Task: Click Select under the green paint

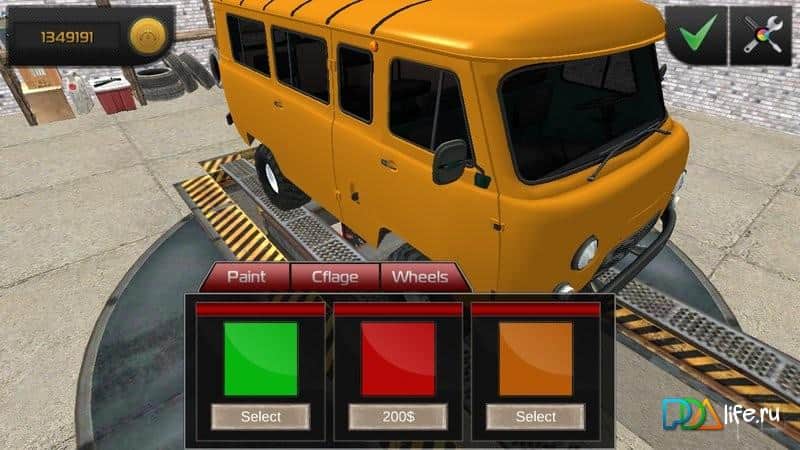Action: coord(261,416)
